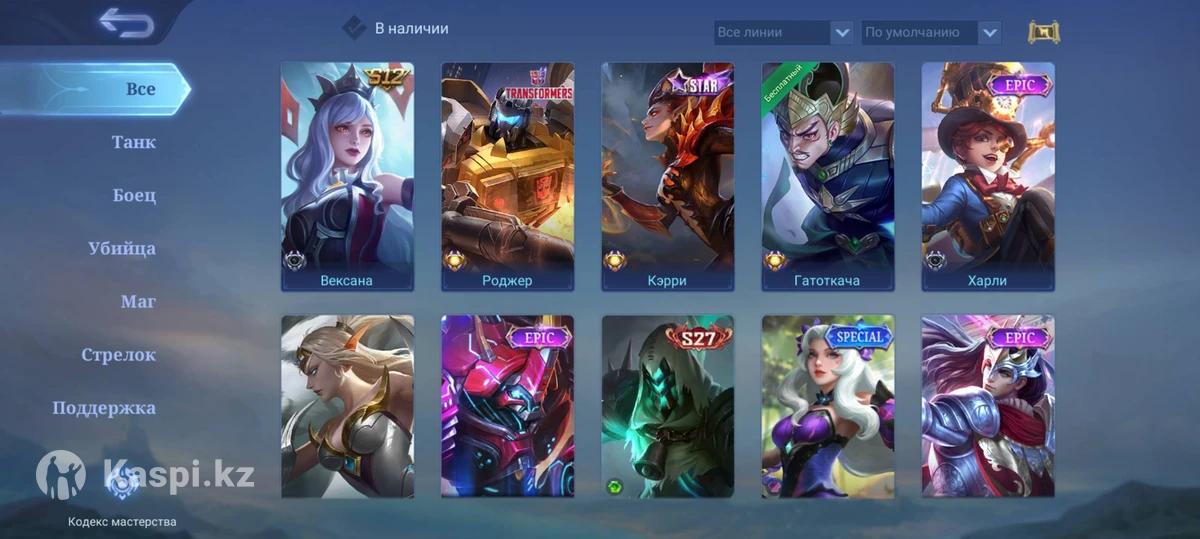1200x539 pixels.
Task: Choose the Роджер Transformers card
Action: (507, 177)
